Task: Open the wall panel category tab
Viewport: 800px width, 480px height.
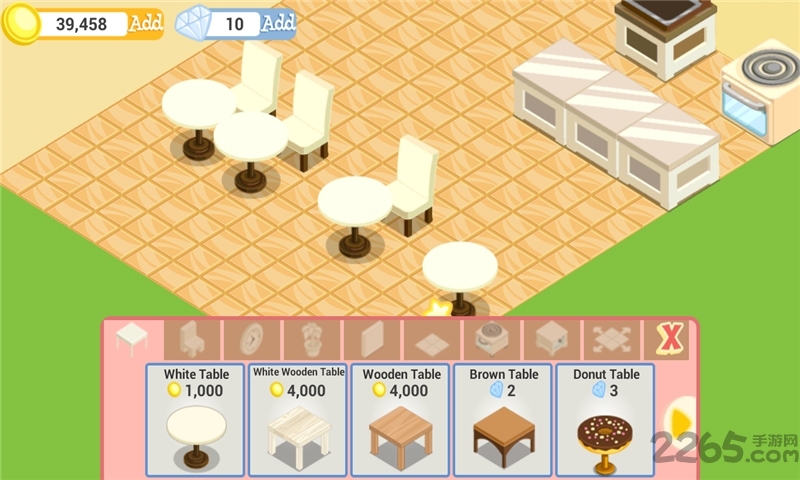Action: [371, 340]
